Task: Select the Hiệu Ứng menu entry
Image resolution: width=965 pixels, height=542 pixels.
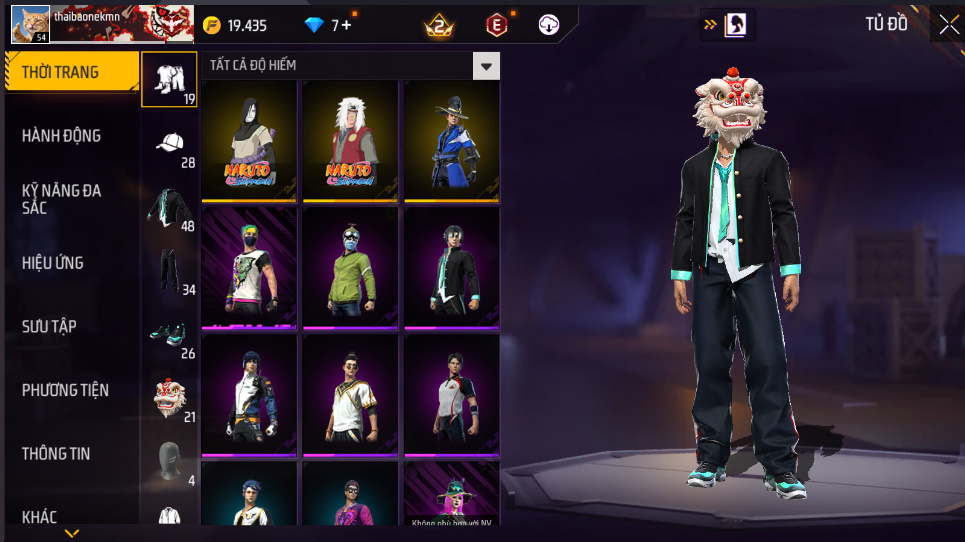Action: pos(53,263)
